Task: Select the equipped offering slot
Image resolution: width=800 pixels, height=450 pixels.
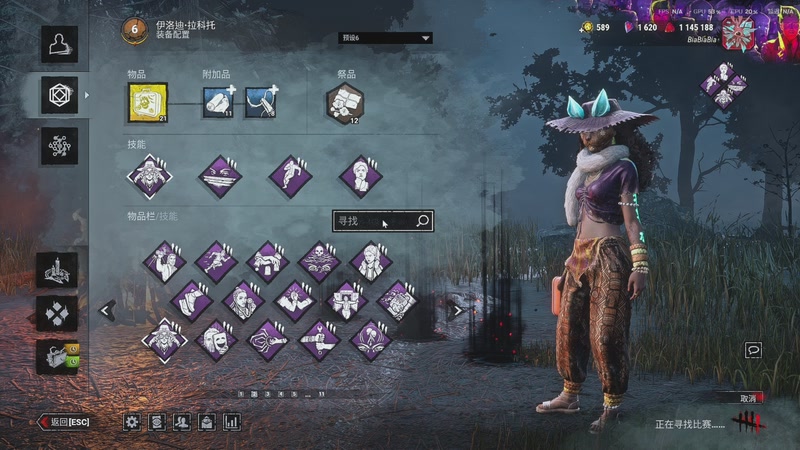Action: 345,102
